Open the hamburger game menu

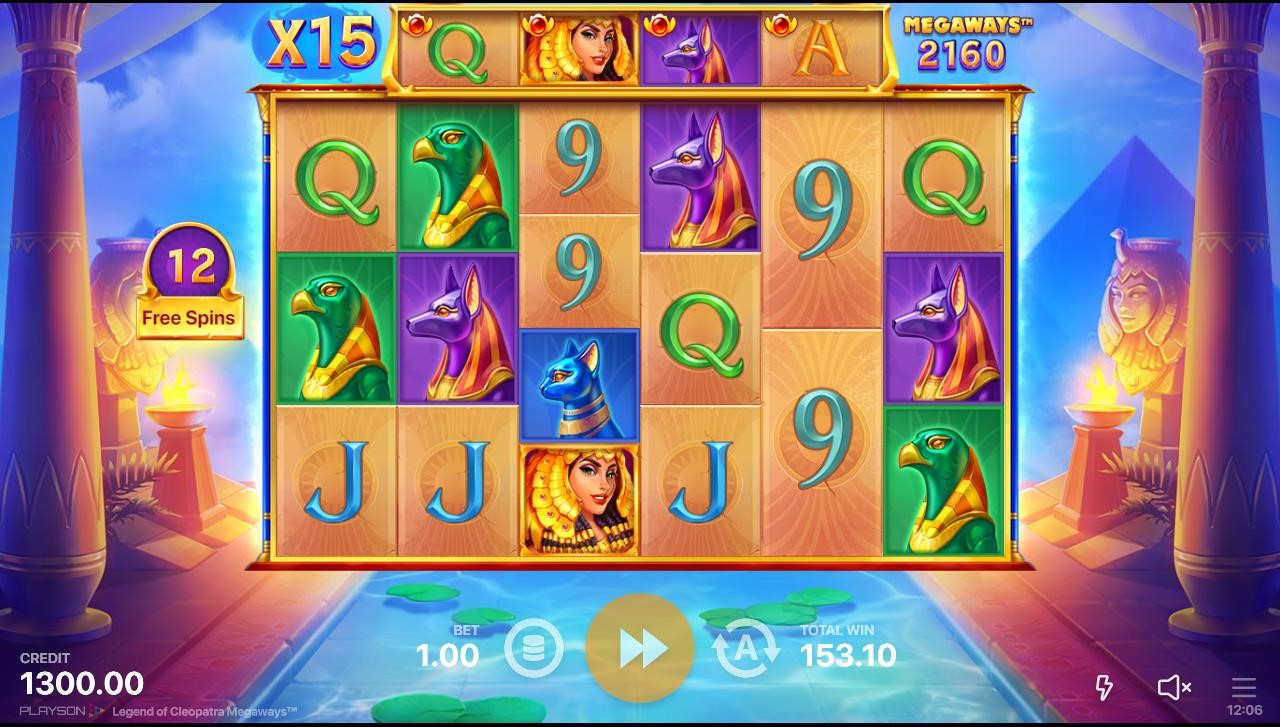click(x=1243, y=687)
